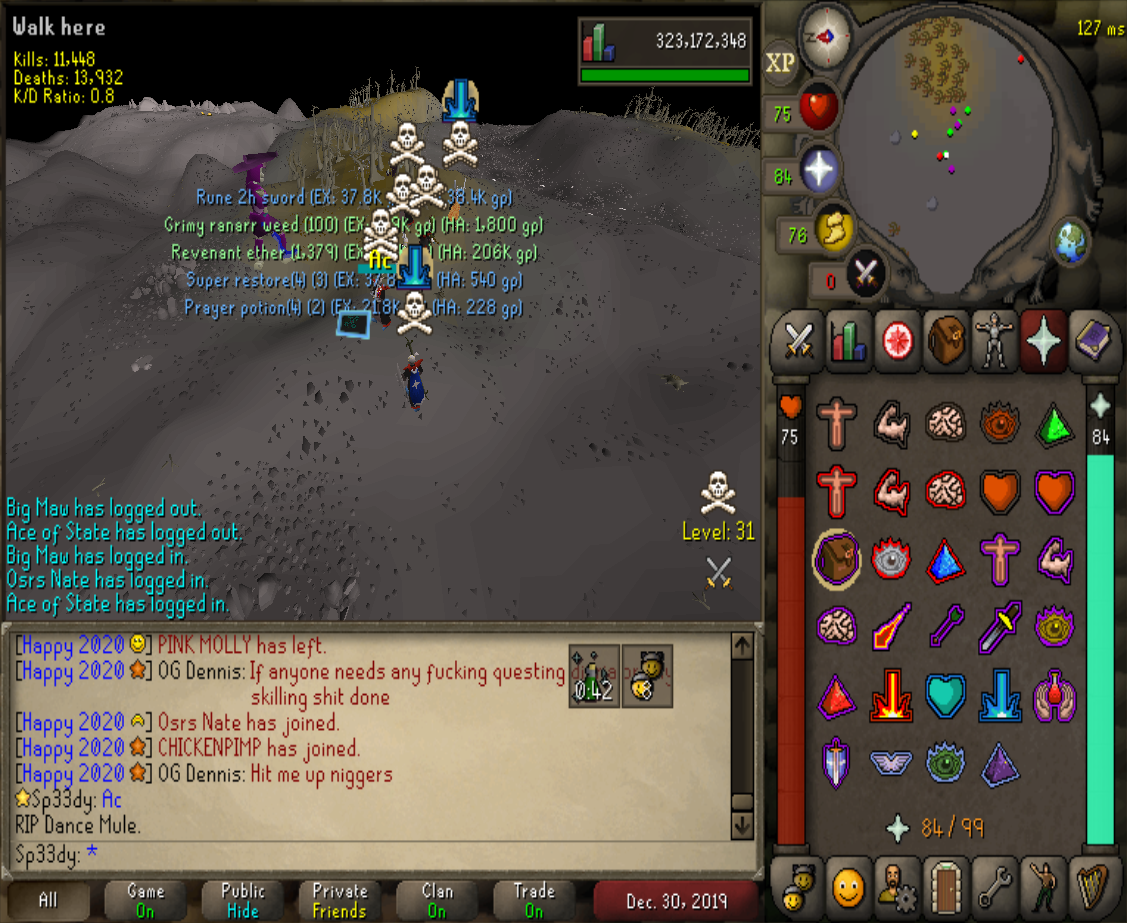Click the XP drops button
Viewport: 1127px width, 923px height.
pos(780,63)
